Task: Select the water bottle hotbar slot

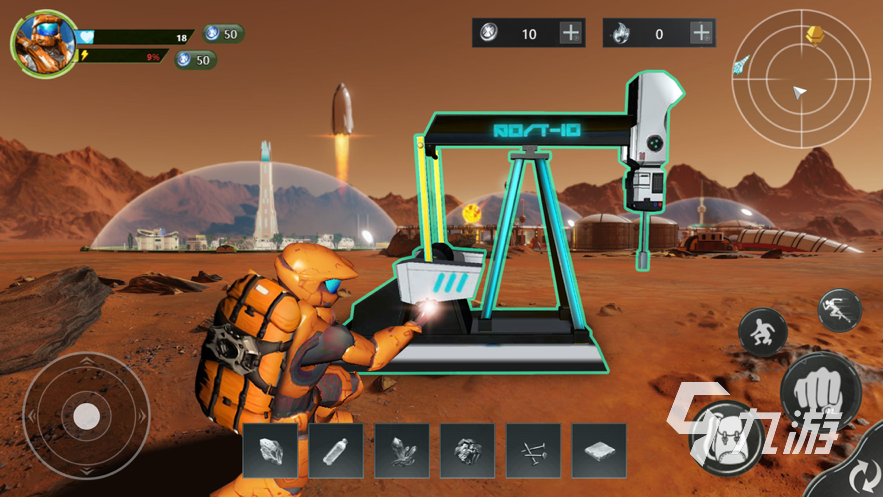Action: (336, 450)
